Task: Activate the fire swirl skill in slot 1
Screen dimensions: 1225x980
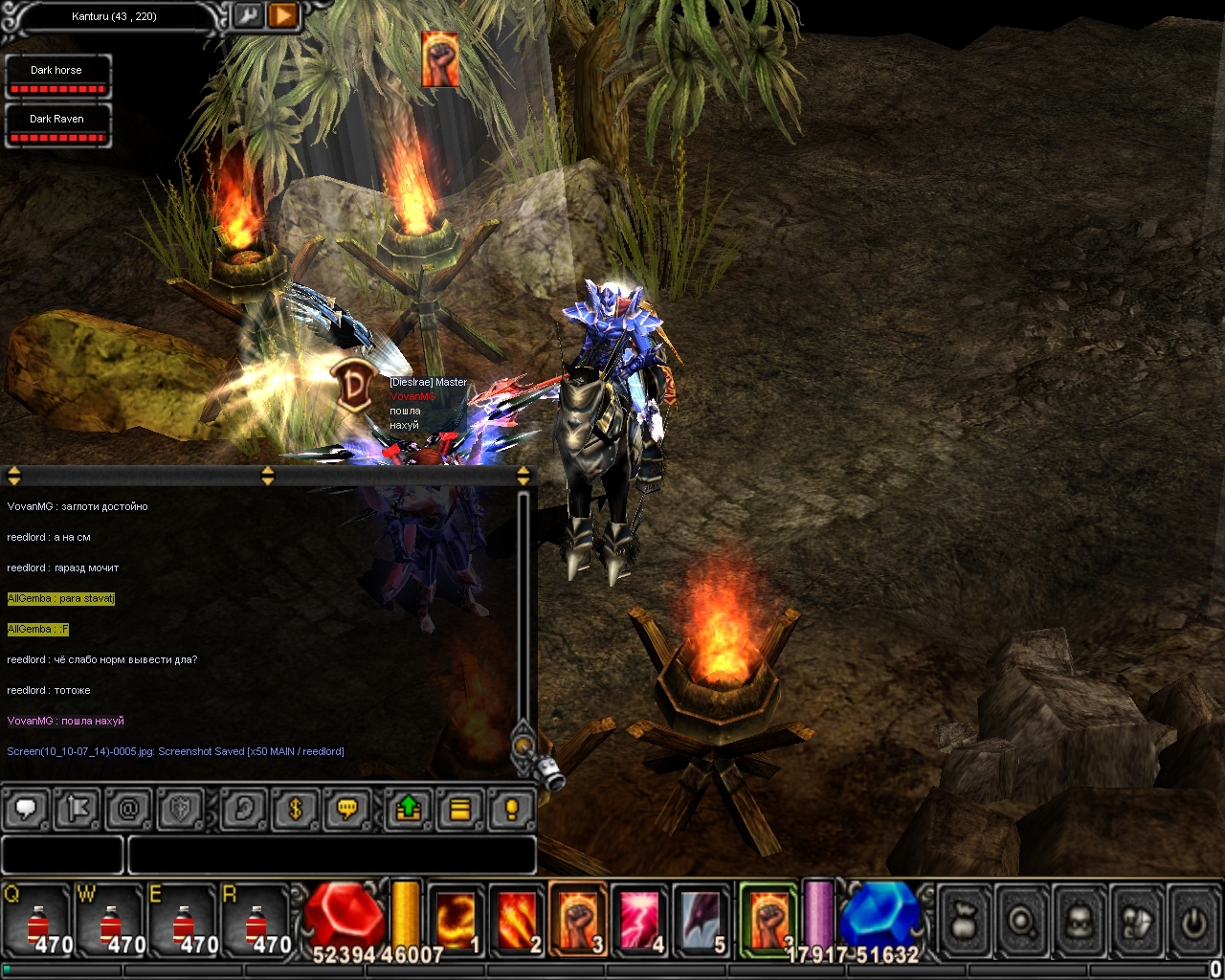Action: click(x=455, y=921)
